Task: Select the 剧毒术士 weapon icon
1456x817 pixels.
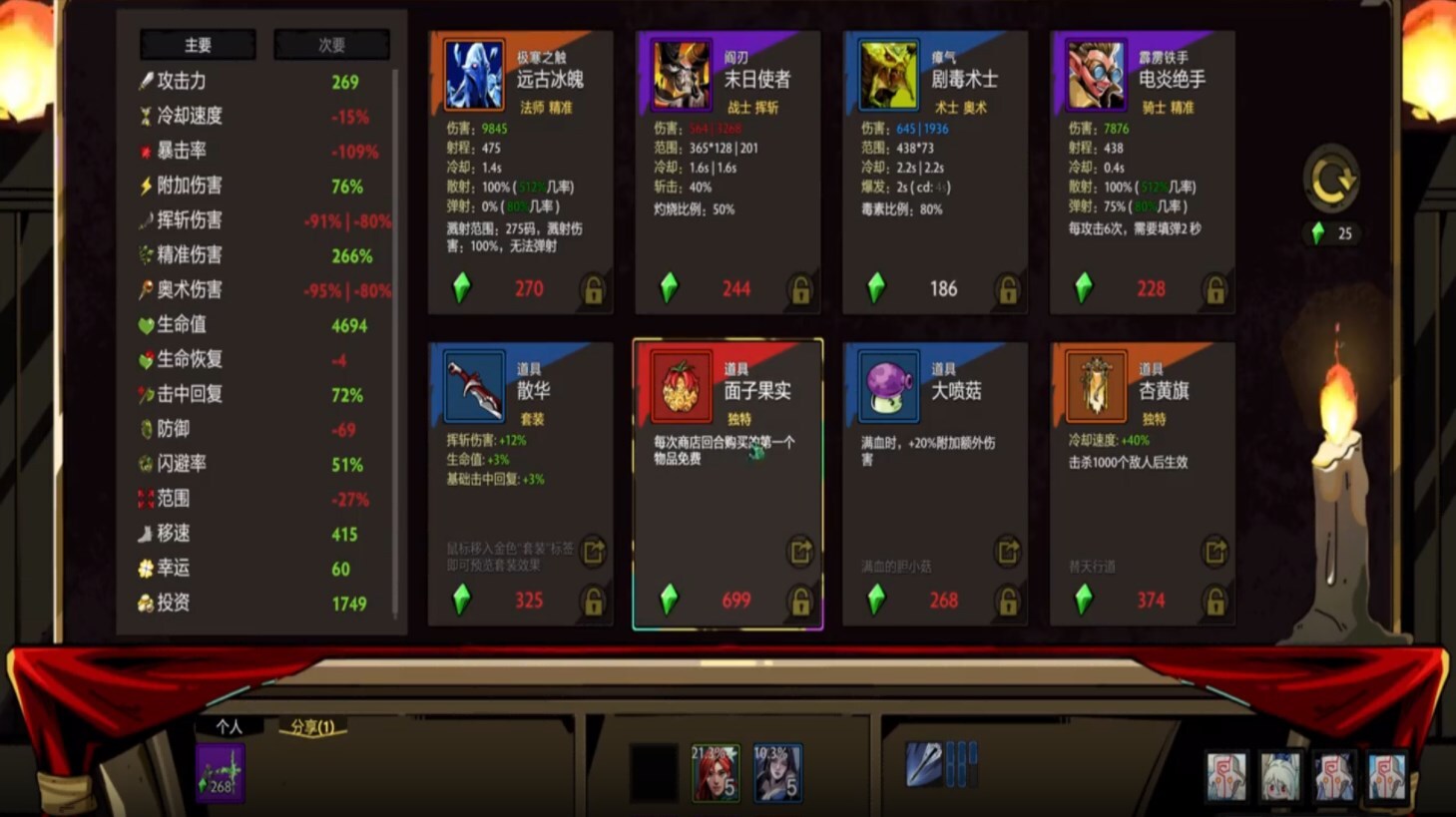Action: coord(888,74)
